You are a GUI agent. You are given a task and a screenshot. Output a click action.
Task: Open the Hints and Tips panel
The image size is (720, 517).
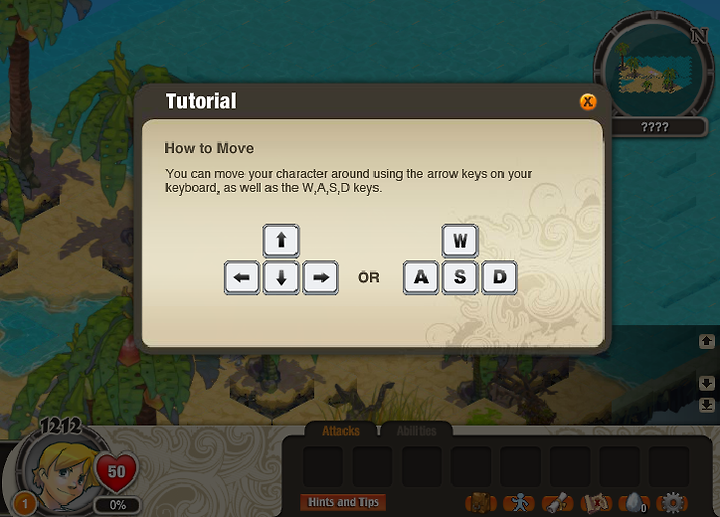(x=343, y=502)
